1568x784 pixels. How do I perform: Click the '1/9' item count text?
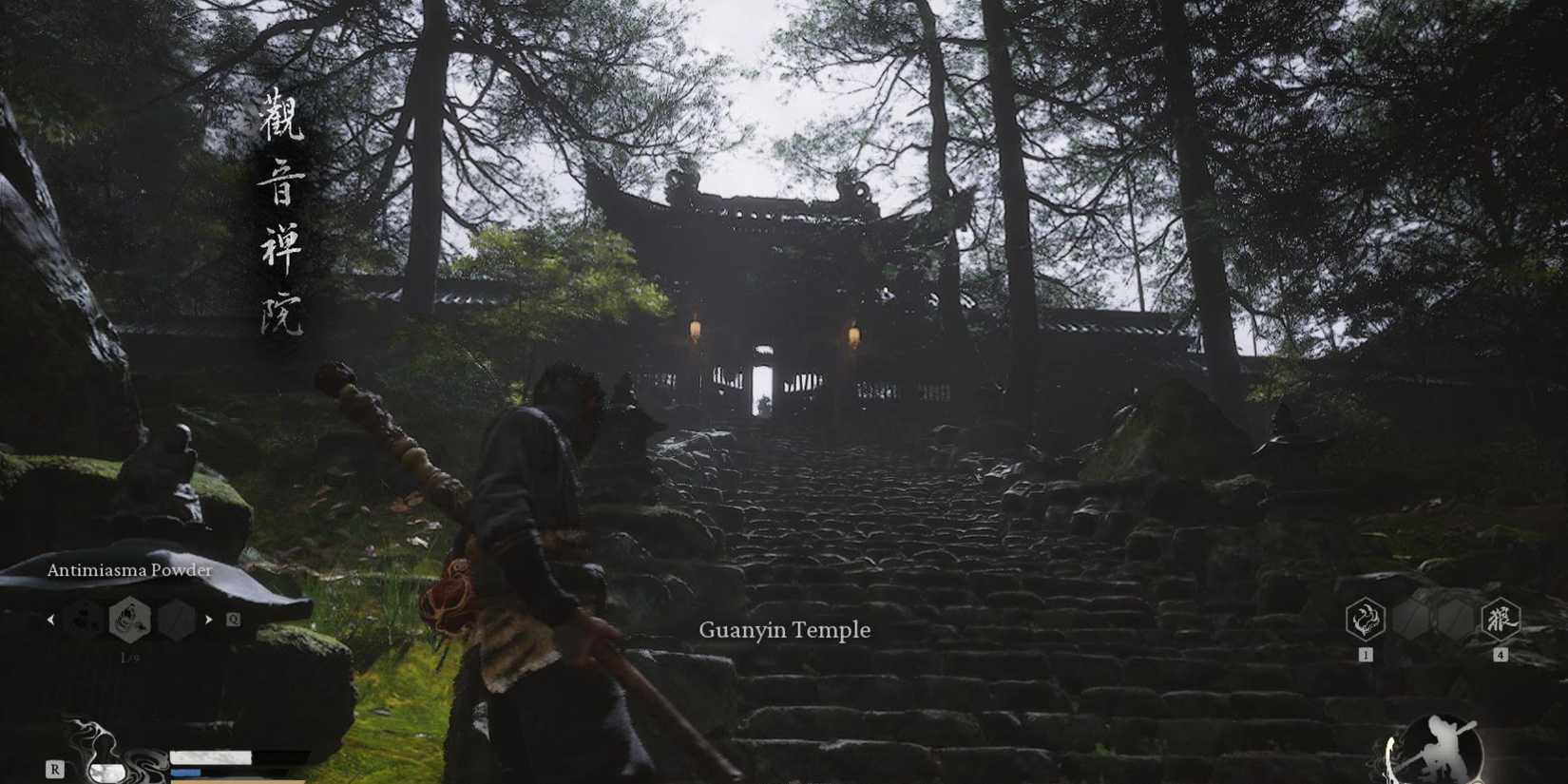pyautogui.click(x=130, y=657)
